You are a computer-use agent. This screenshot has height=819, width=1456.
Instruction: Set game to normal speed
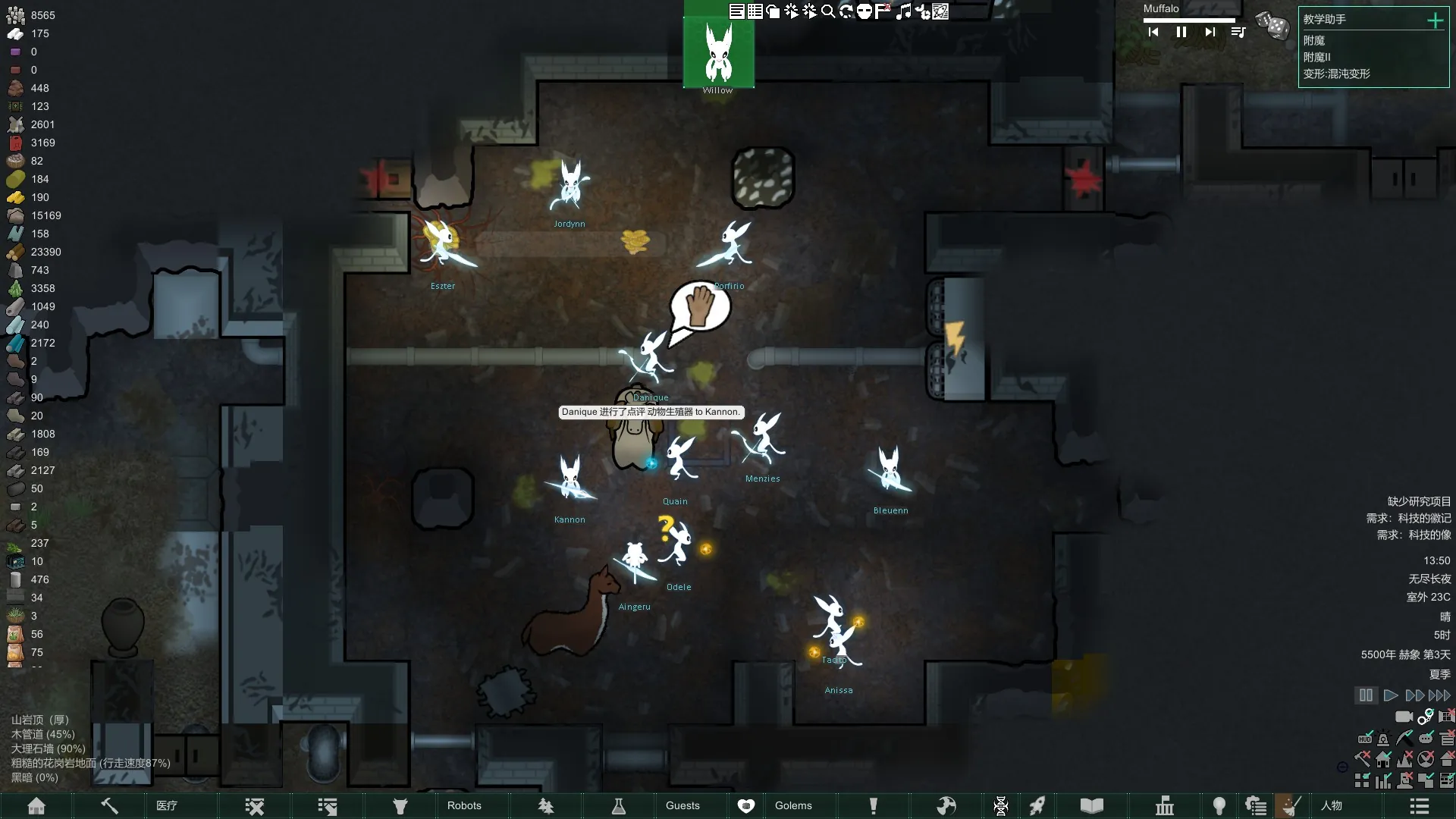tap(1391, 695)
